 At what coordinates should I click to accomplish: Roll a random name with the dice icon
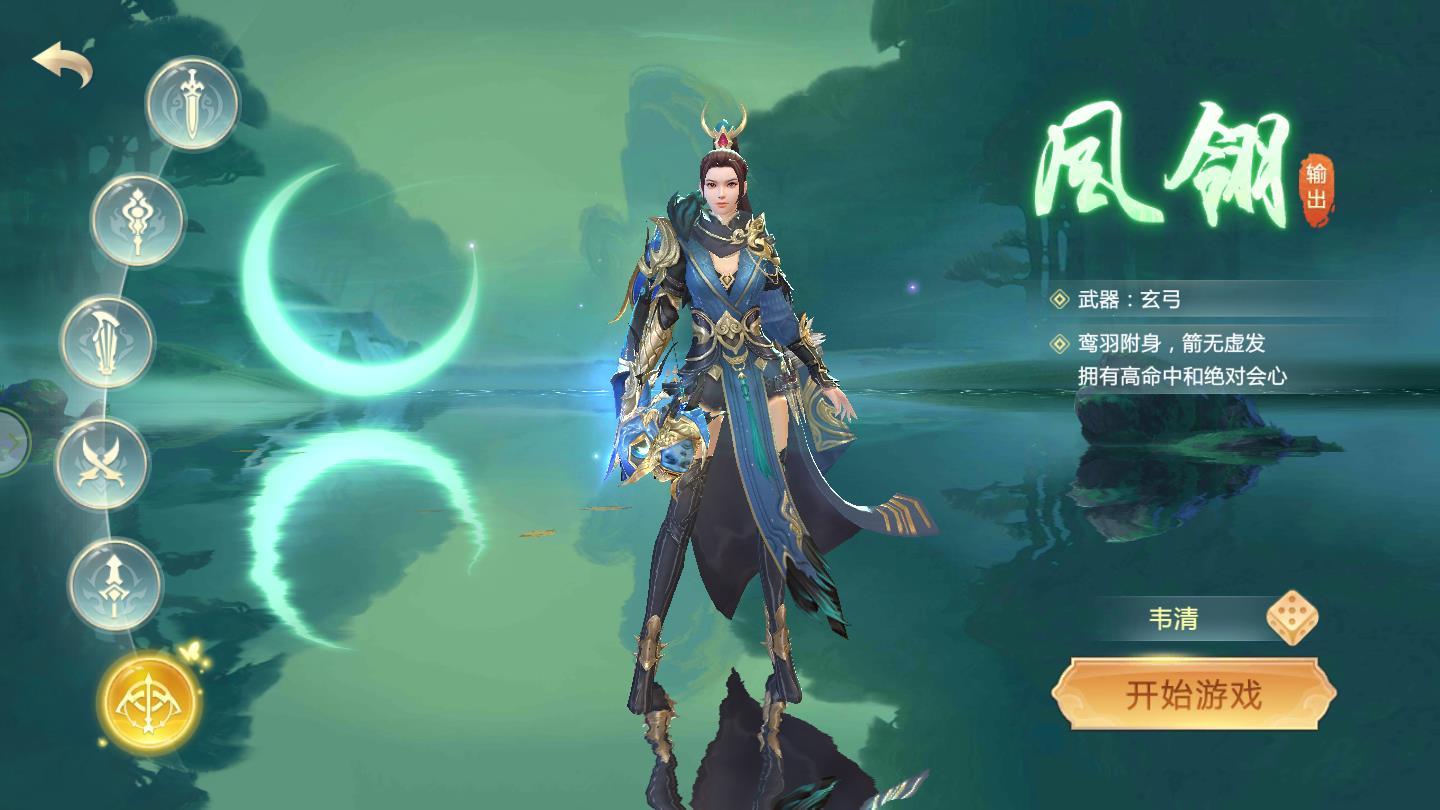[1295, 619]
